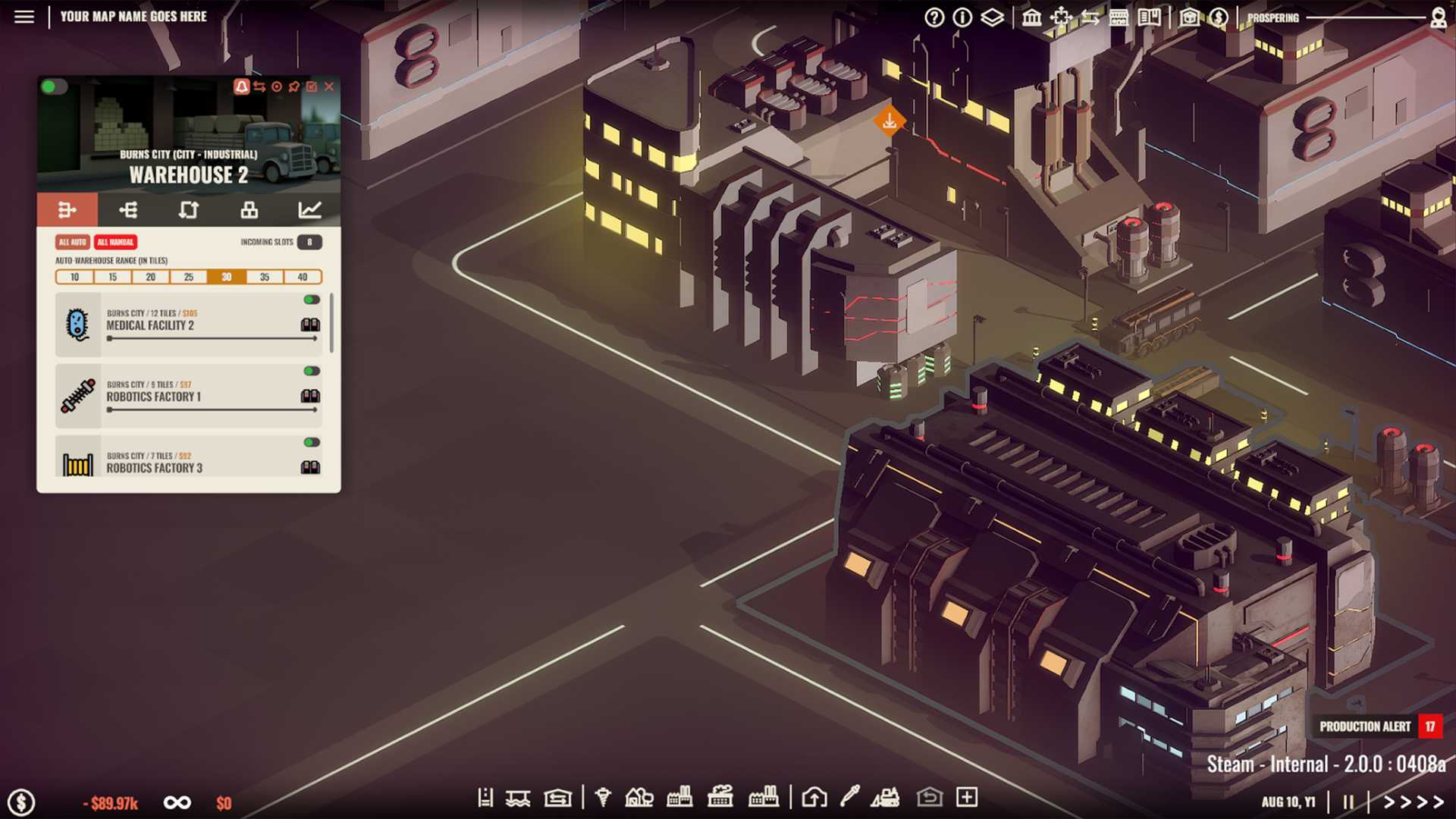Select auto-warehouse range of 40 tiles

[303, 277]
